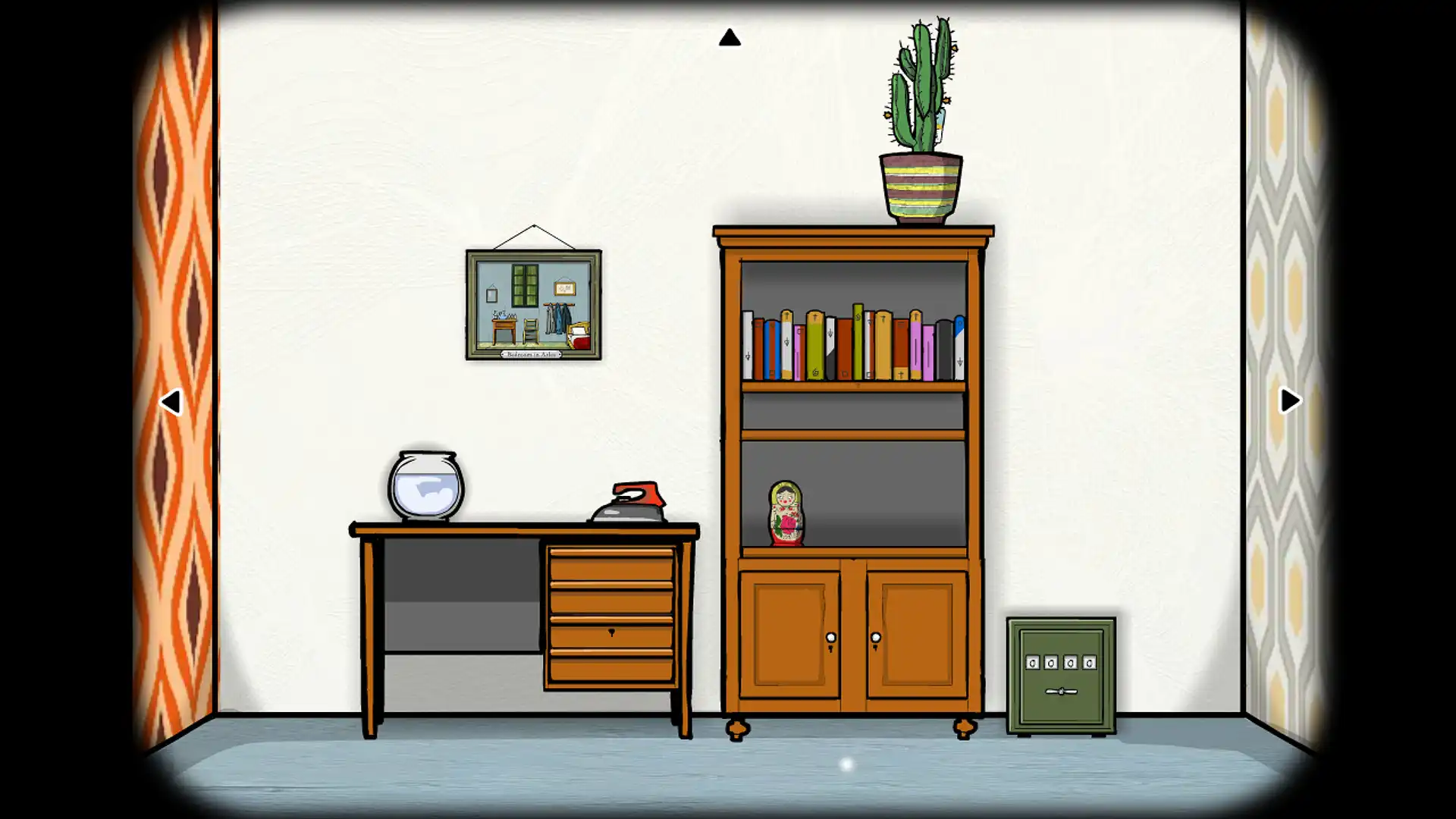Open the locked second desk drawer

(610, 633)
